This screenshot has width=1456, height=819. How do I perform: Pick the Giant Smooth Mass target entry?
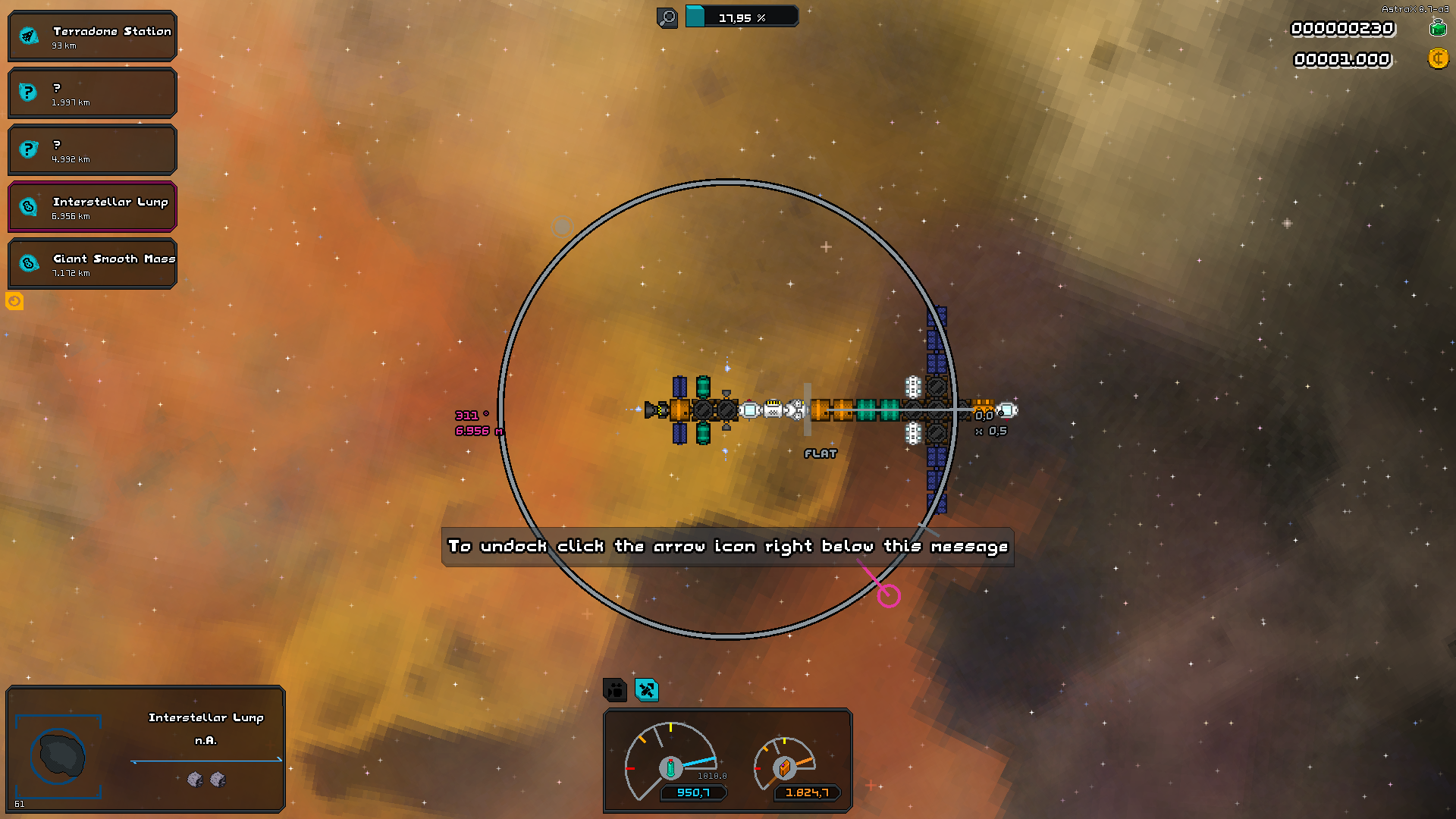point(93,264)
